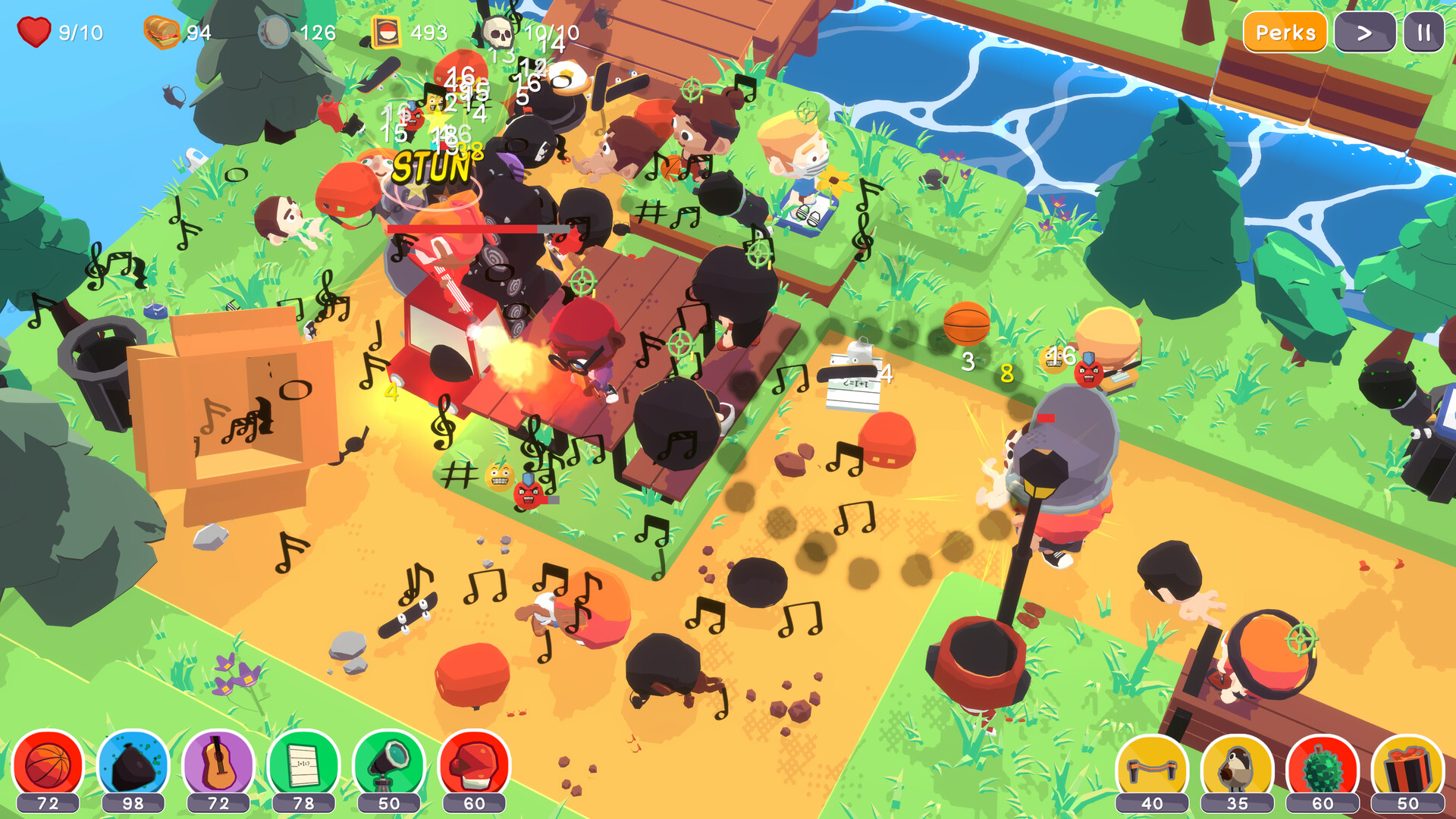Click the skull wave counter icon

pos(500,32)
